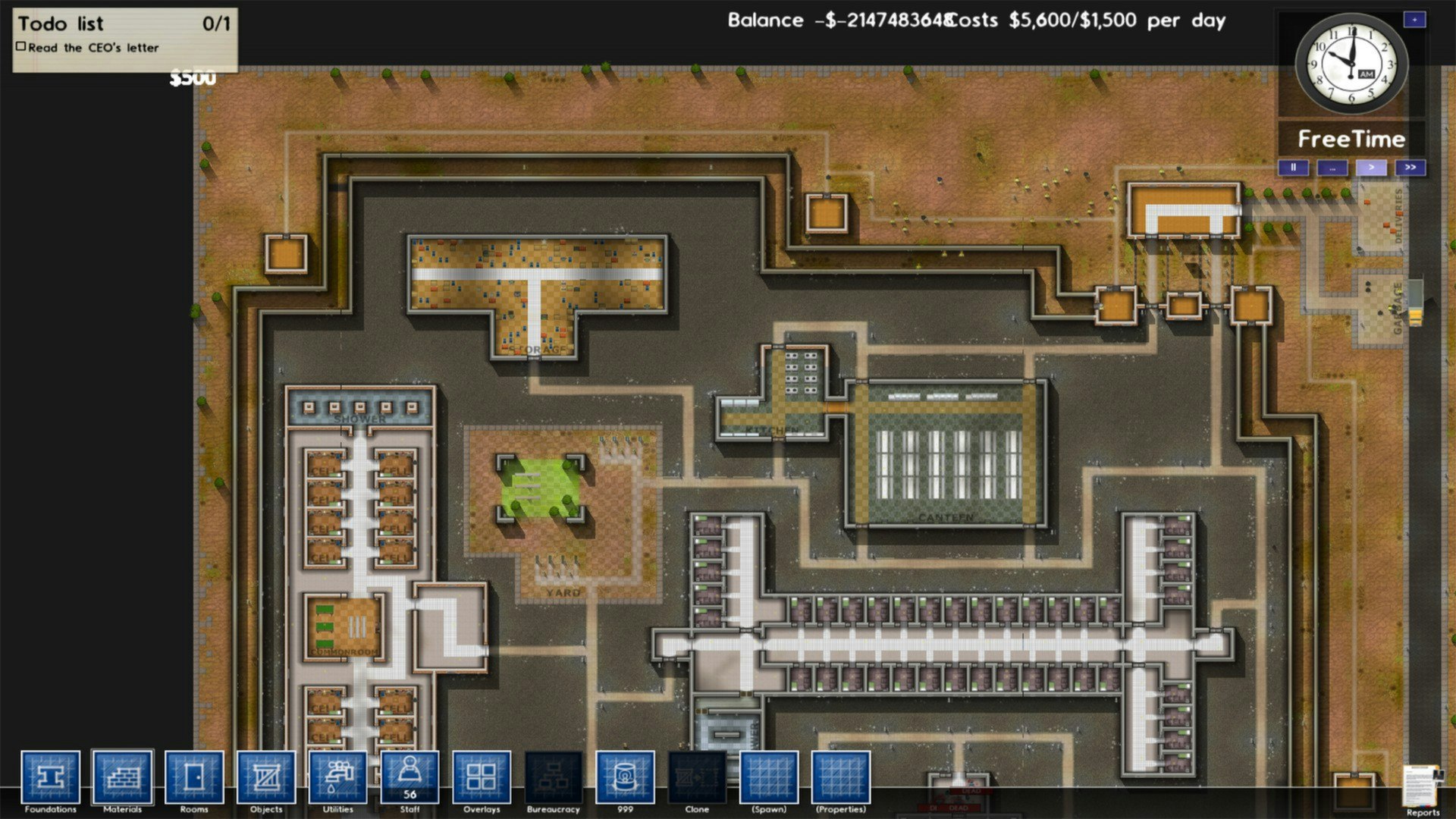Screen dimensions: 1456x819
Task: Check off Read the CEO's letter task
Action: (x=20, y=46)
